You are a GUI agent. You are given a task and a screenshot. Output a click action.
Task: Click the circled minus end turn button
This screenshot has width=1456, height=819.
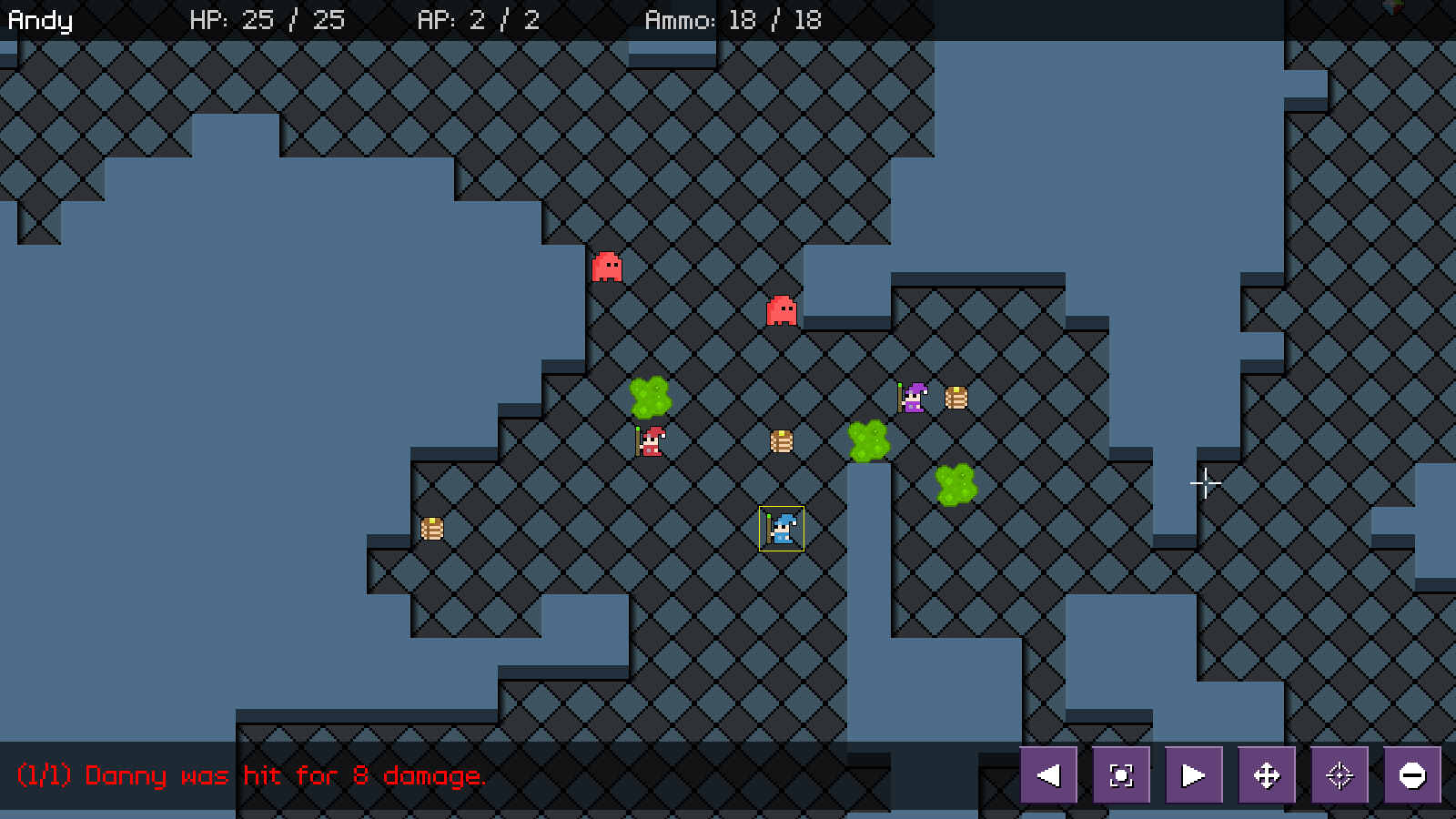(x=1412, y=775)
